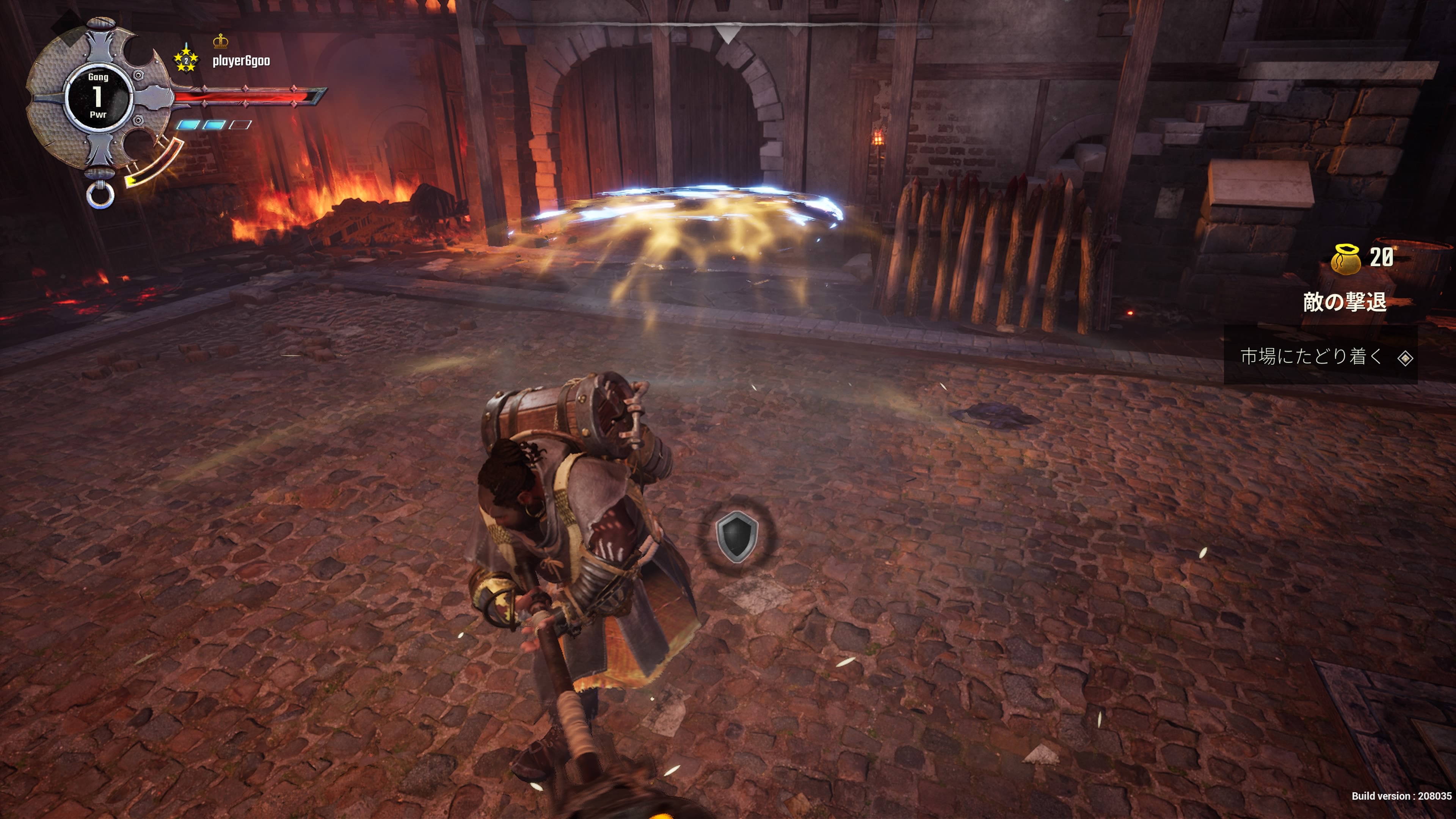Viewport: 1456px width, 819px height.
Task: Select the 敵の撃退 quest title
Action: [1345, 303]
